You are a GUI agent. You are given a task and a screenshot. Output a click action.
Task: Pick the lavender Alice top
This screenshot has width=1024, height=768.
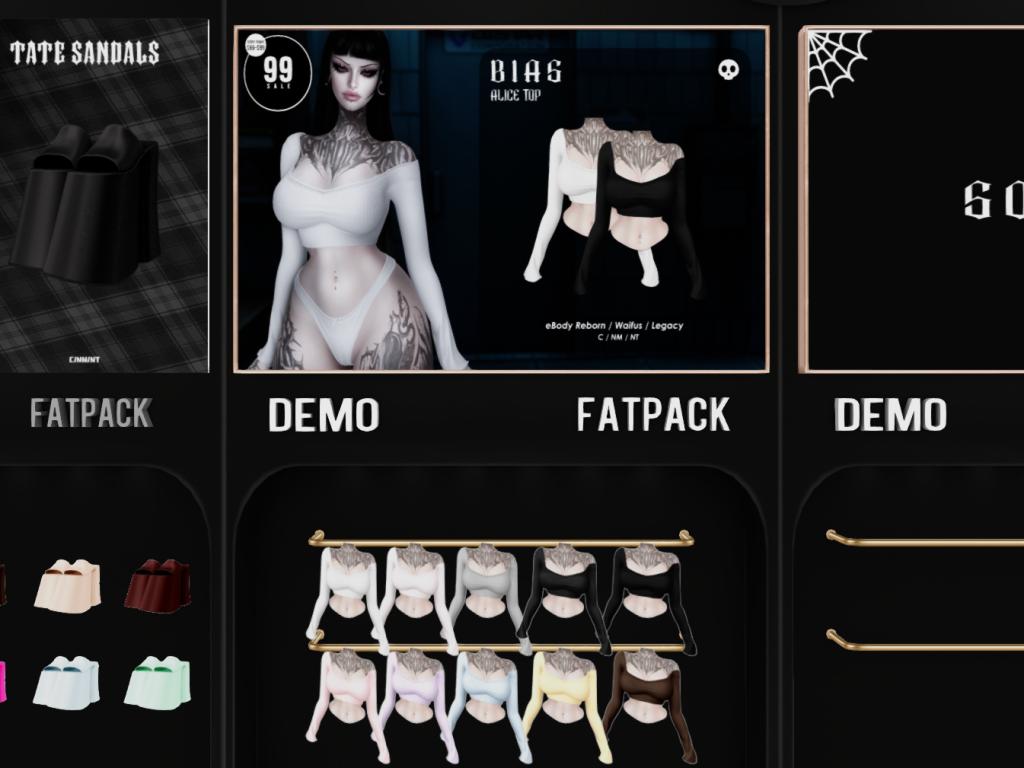click(x=412, y=695)
